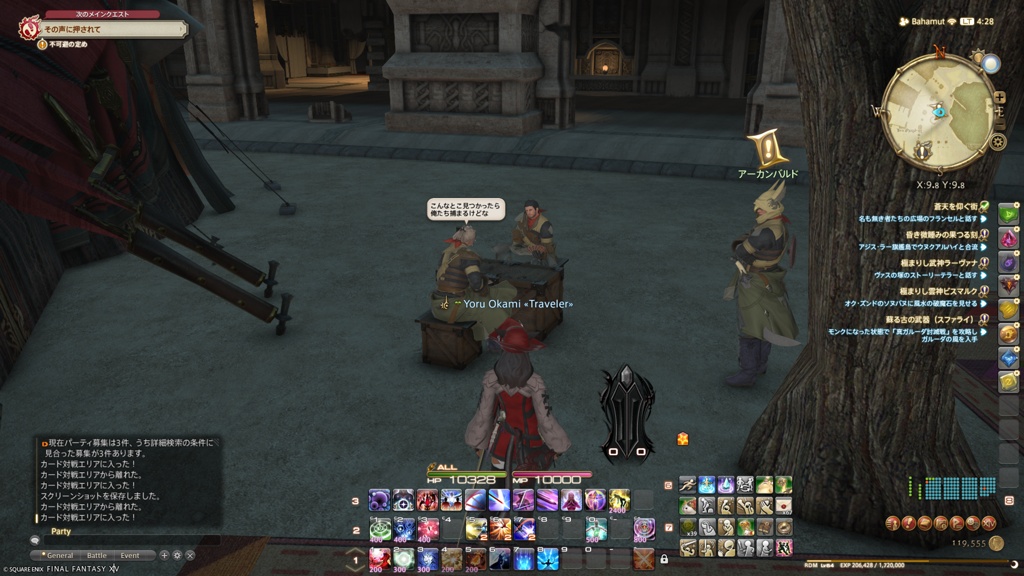Open chat log settings gear
Screen dimensions: 1024x576
point(177,555)
